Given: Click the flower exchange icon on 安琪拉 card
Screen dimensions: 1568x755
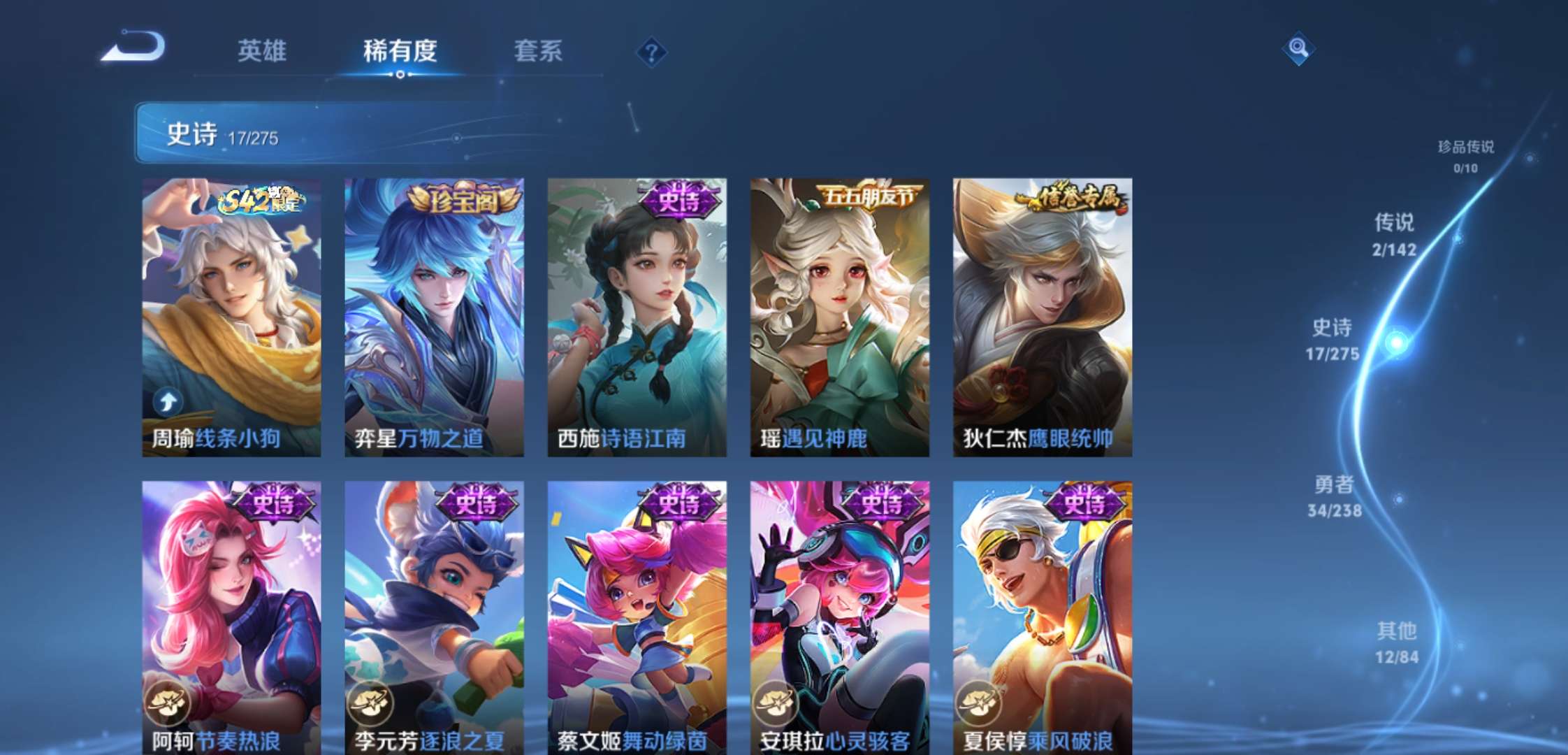Looking at the screenshot, I should point(776,703).
